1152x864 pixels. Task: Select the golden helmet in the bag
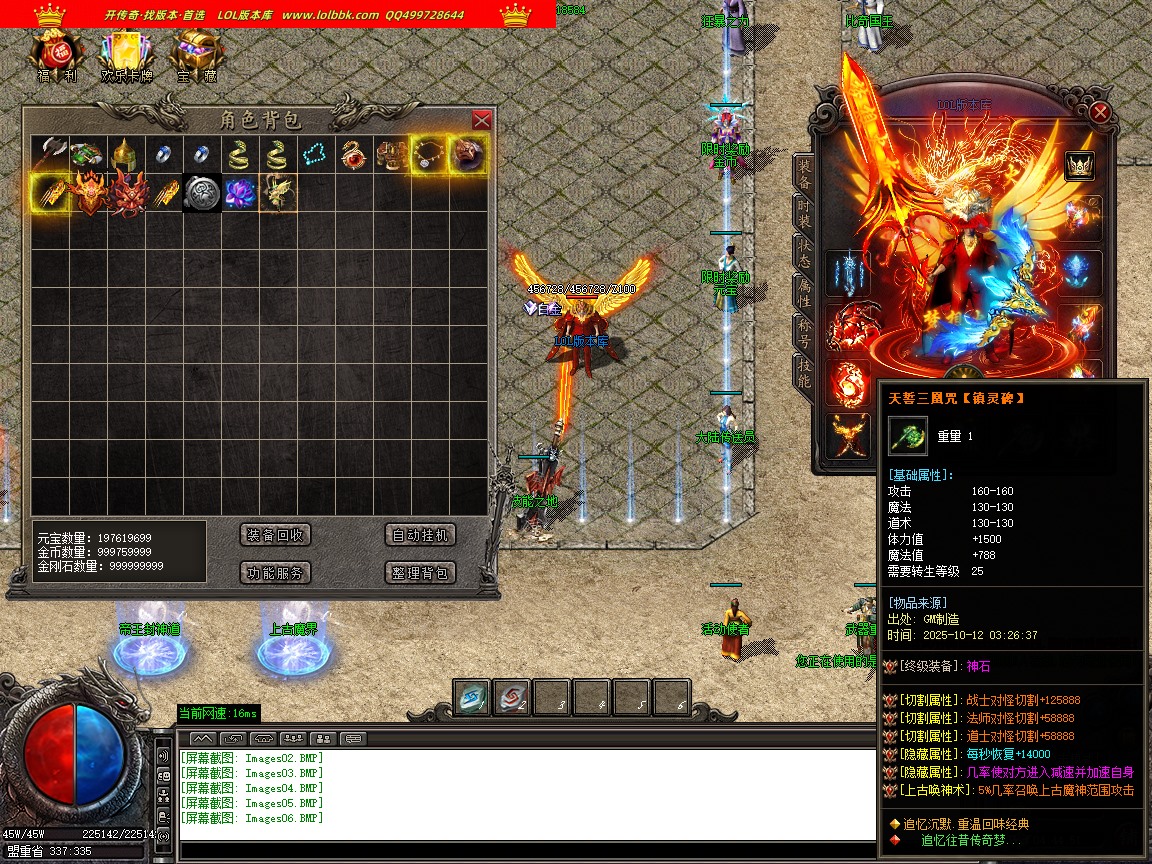[x=125, y=154]
